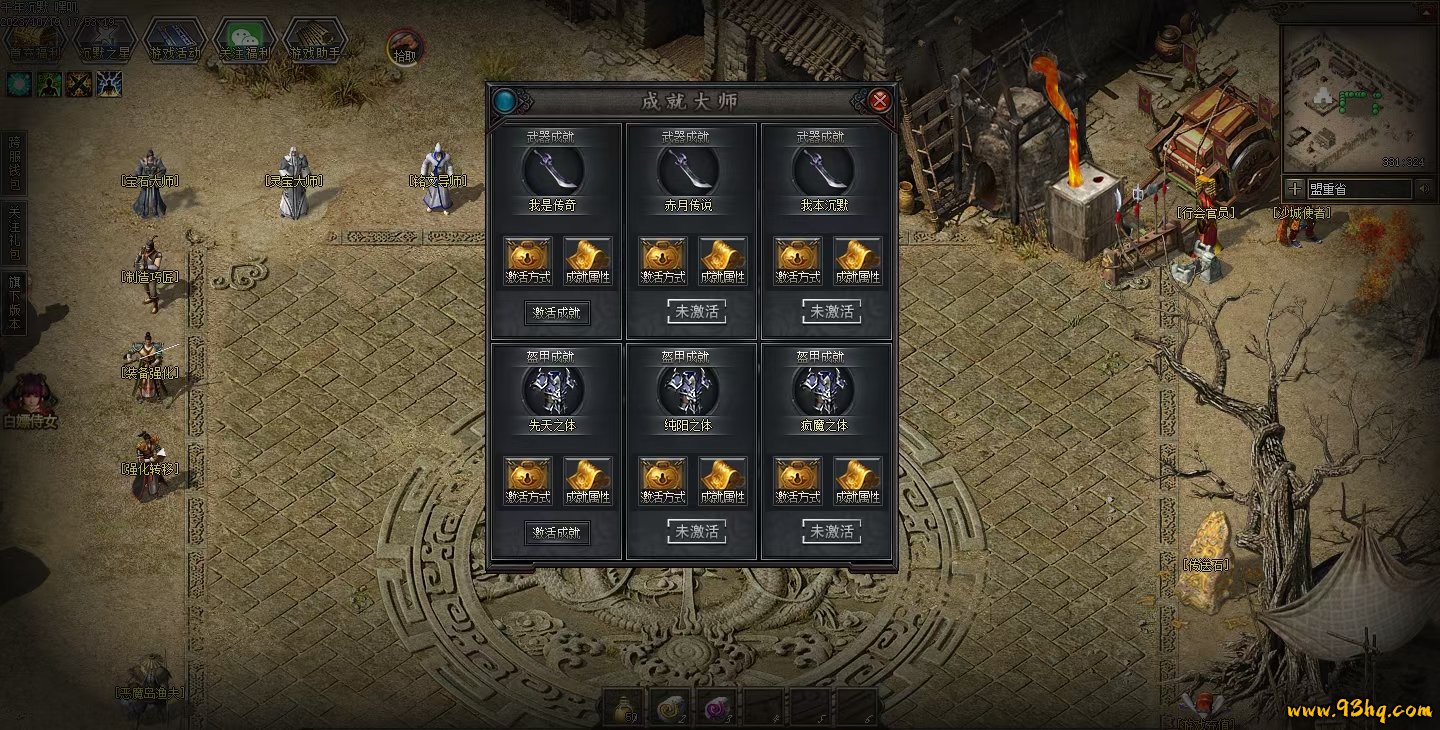Click 未激活 under 纯阳之体

pos(697,531)
